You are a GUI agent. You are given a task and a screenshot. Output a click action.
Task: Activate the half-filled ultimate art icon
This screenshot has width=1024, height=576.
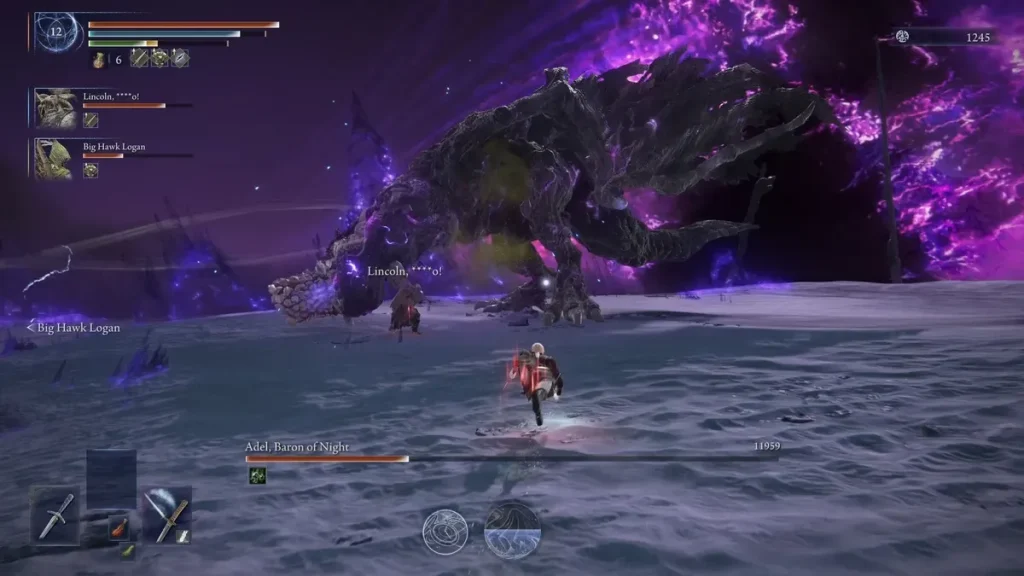tap(512, 530)
